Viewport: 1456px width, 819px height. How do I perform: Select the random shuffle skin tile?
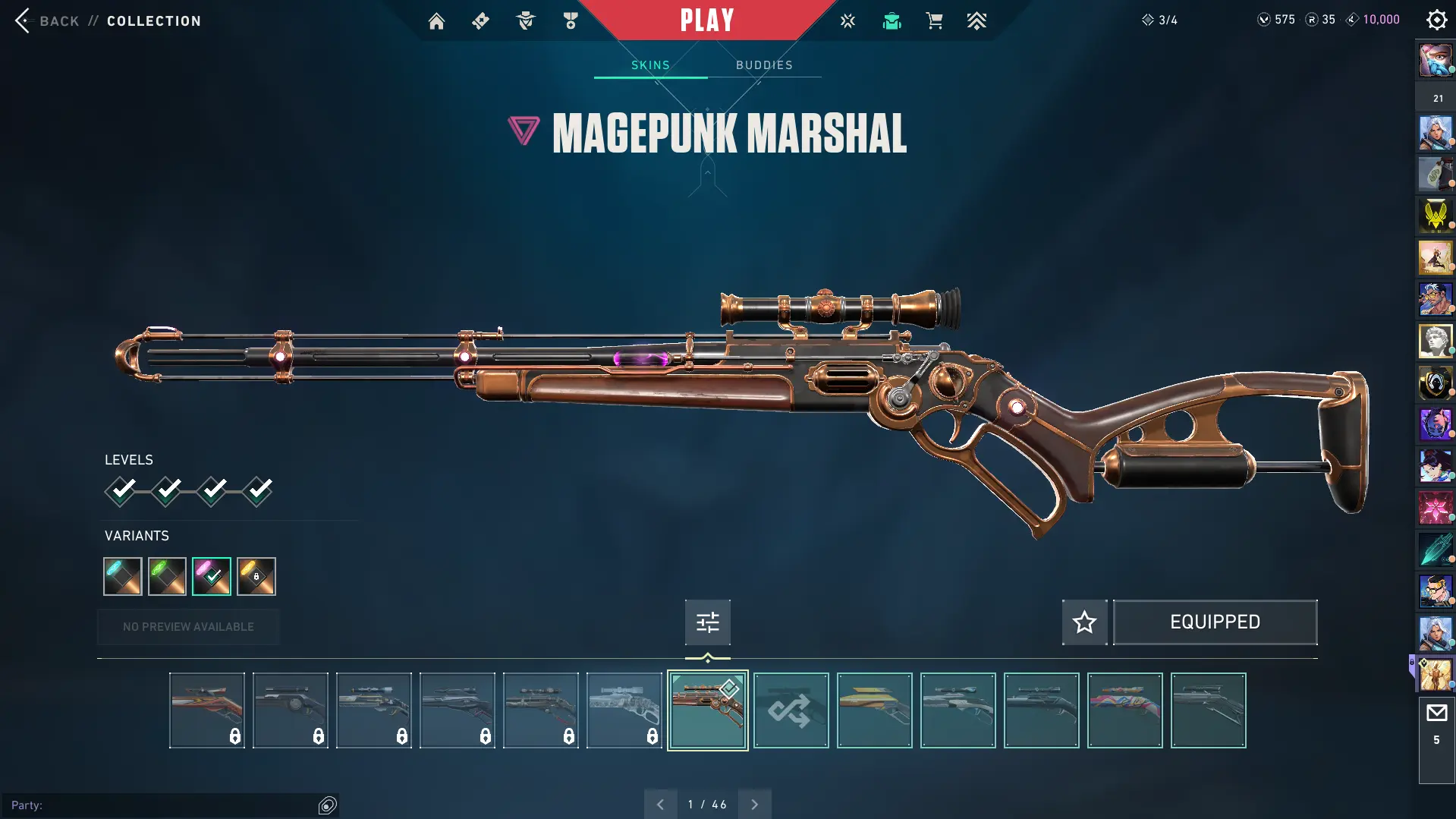[x=791, y=710]
